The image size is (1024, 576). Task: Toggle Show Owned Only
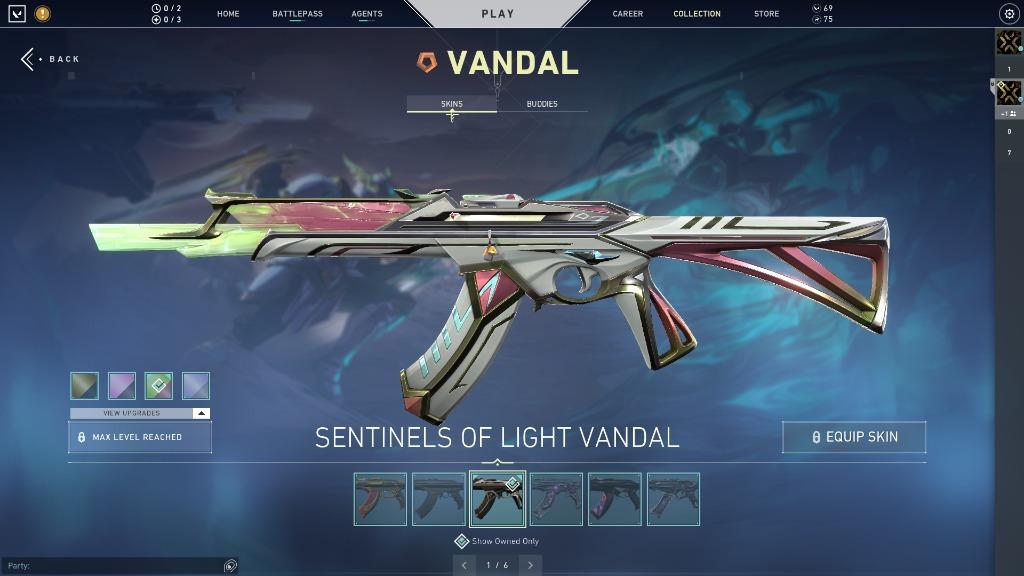pyautogui.click(x=497, y=541)
